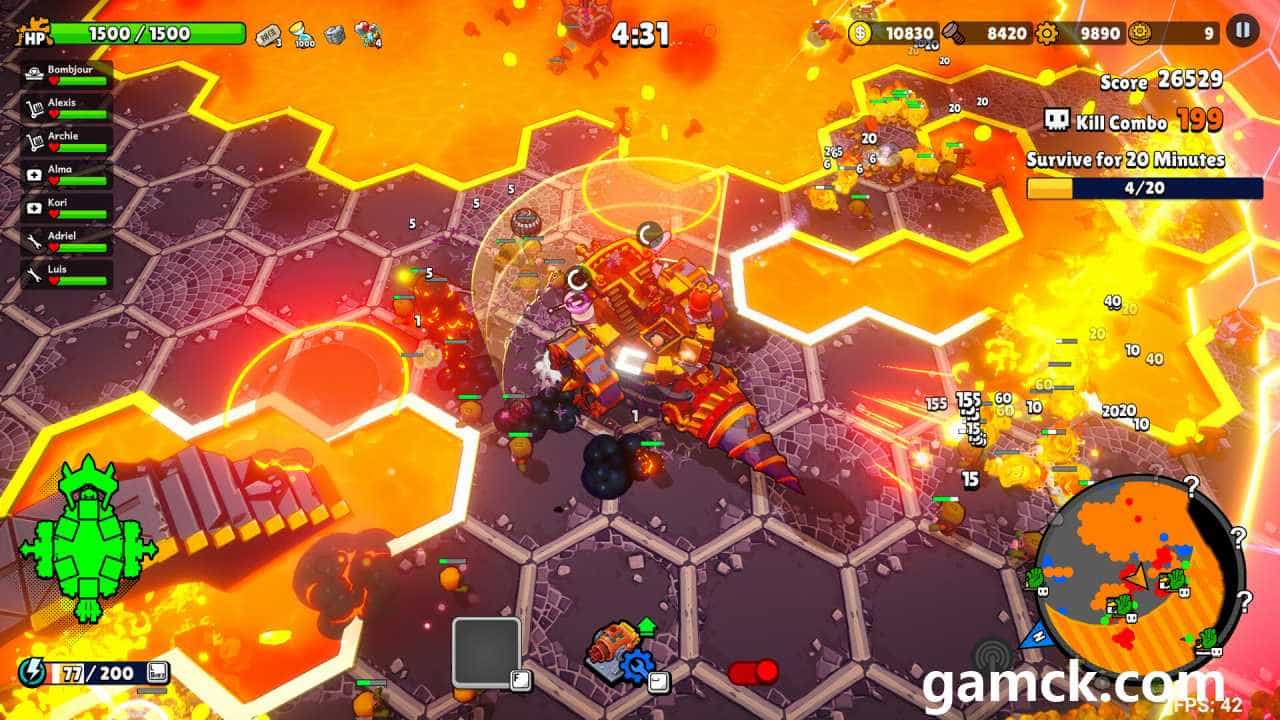Click the ticket item icon
This screenshot has width=1280, height=720.
[x=268, y=34]
